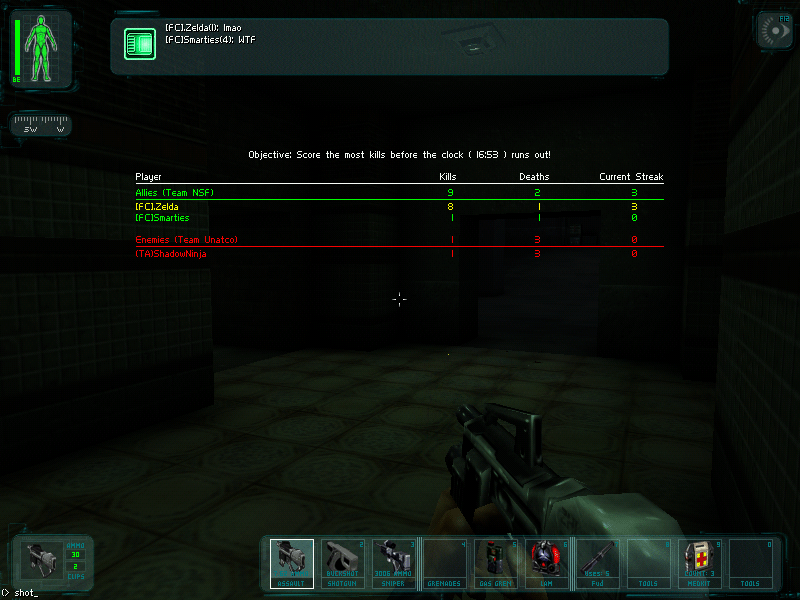This screenshot has width=800, height=600.
Task: Click the compass heading strip
Action: pos(41,127)
